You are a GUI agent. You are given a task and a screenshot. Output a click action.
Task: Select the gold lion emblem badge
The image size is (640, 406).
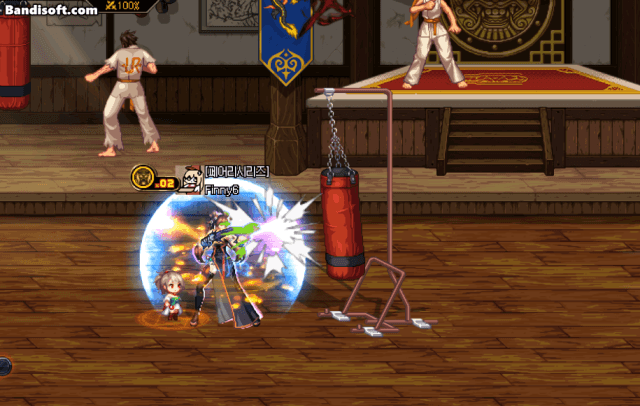[x=142, y=178]
